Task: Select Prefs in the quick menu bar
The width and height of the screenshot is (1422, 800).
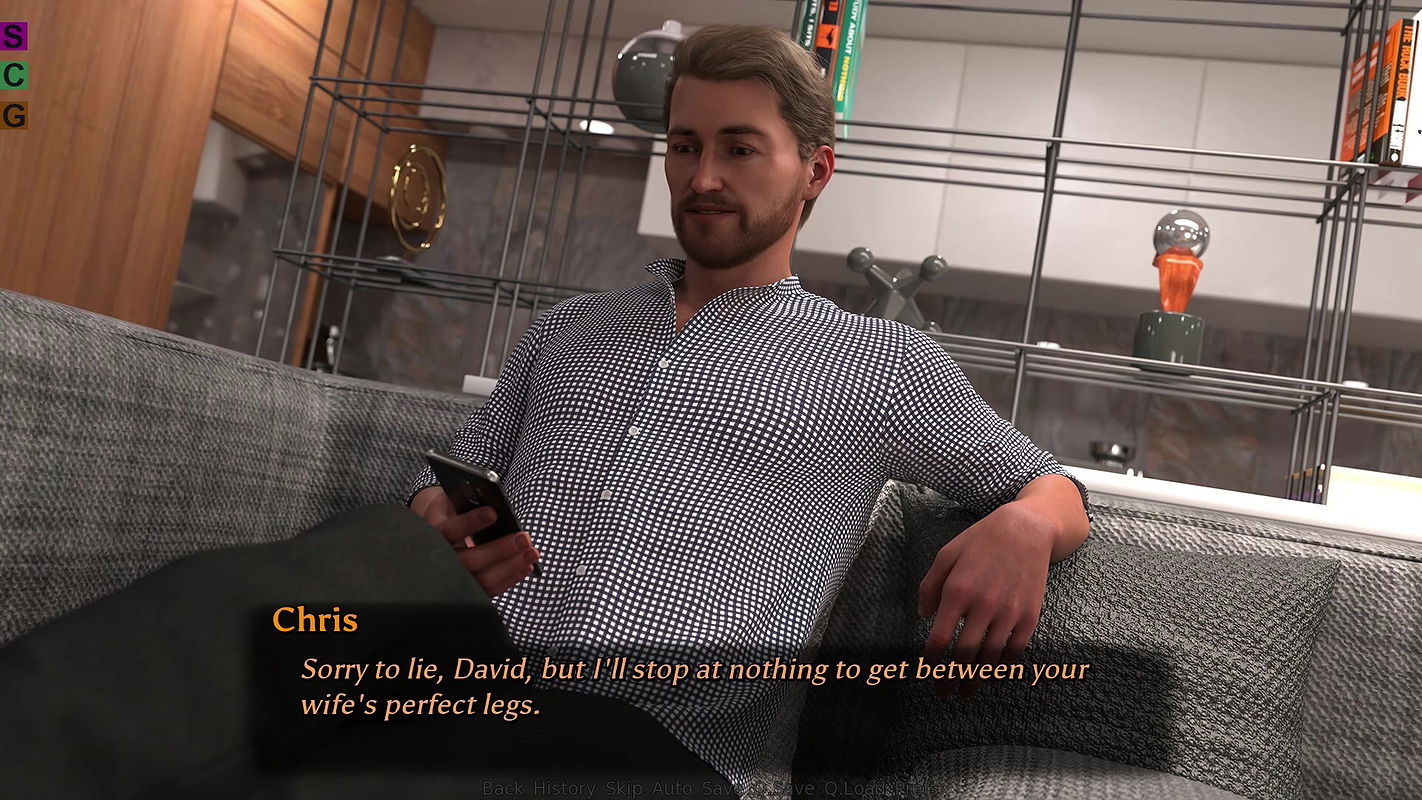Action: click(915, 788)
